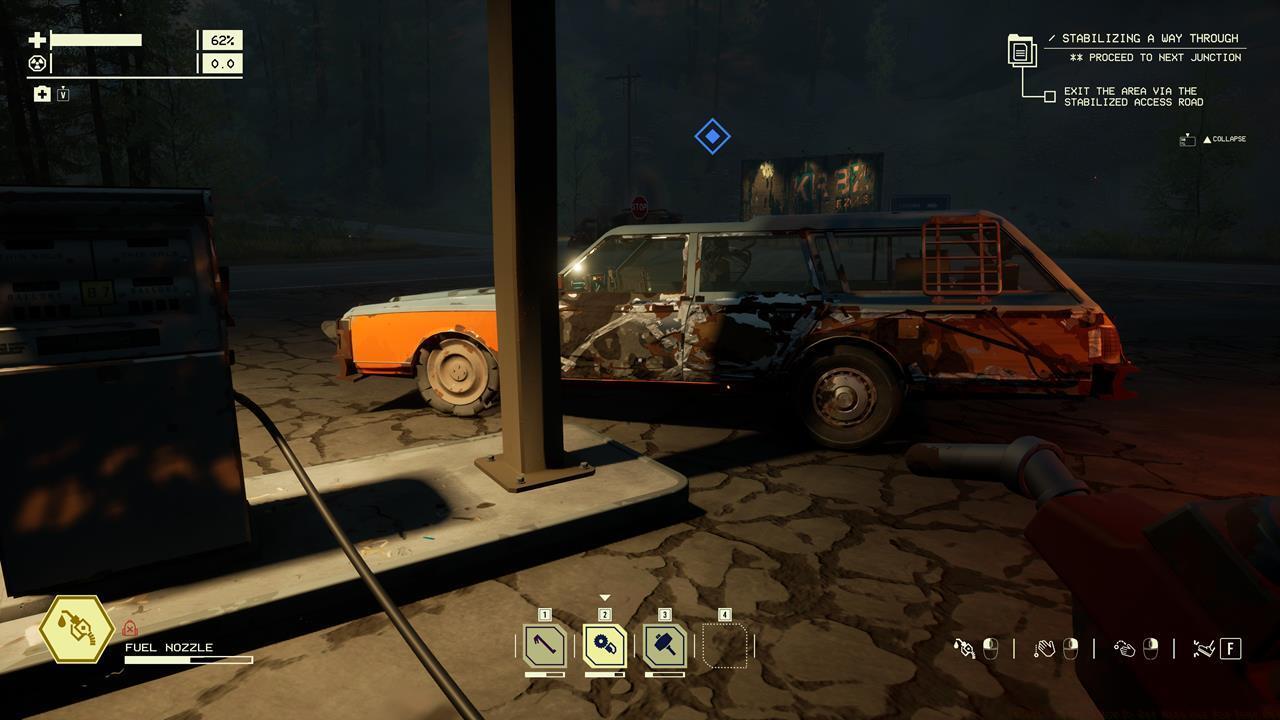Screen dimensions: 1280x720
Task: Open the mission log document icon
Action: tap(1021, 50)
